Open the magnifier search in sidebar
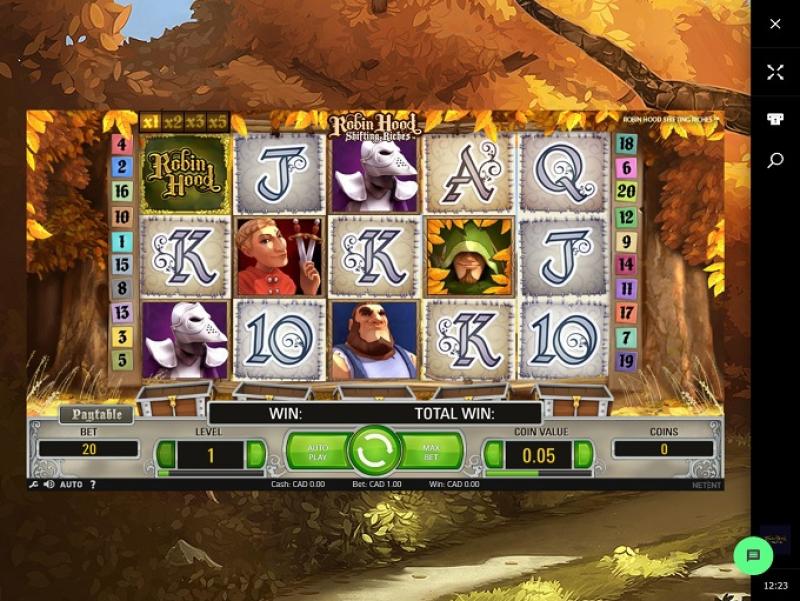 [775, 160]
